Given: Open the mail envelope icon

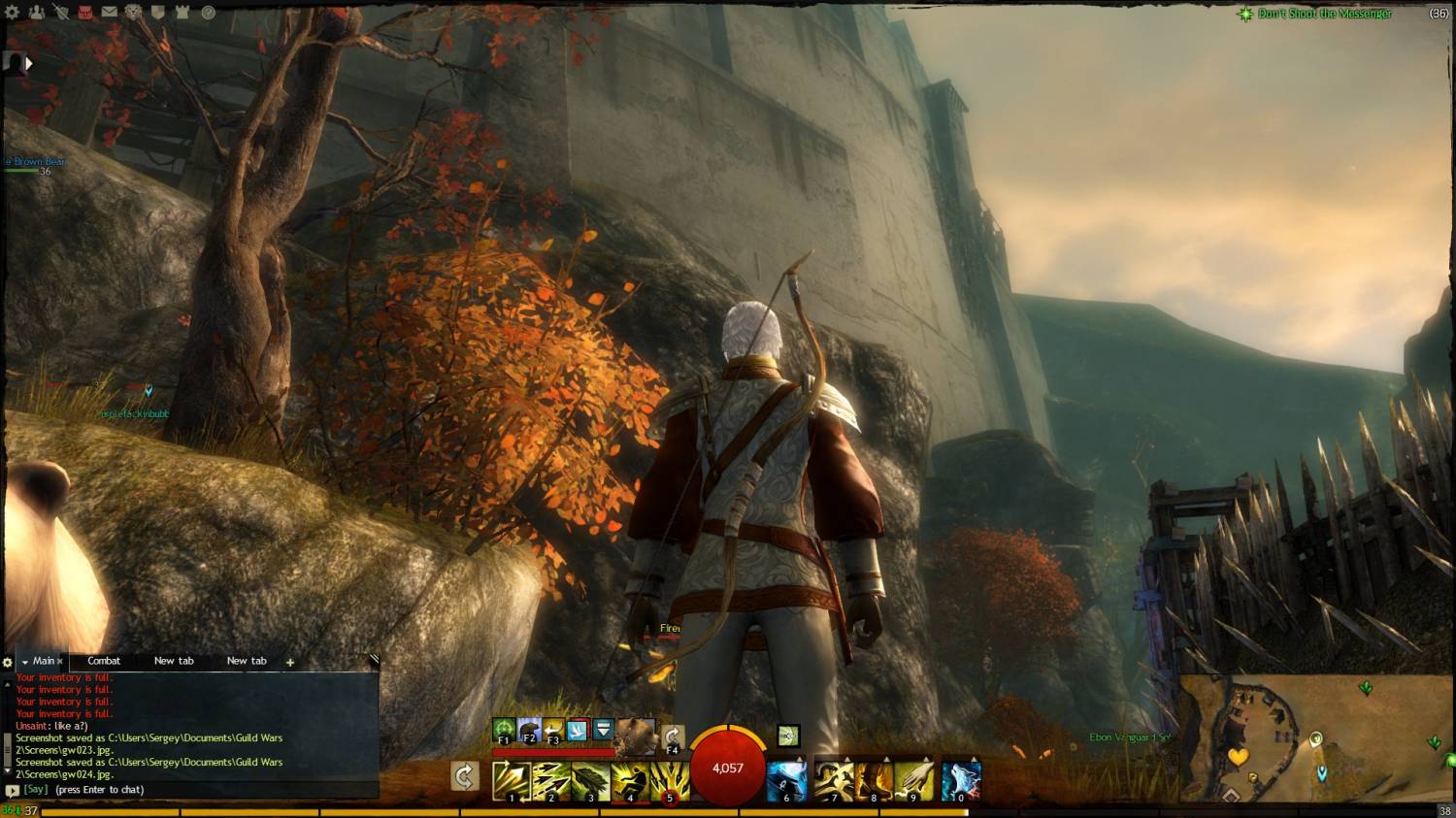Looking at the screenshot, I should click(109, 13).
